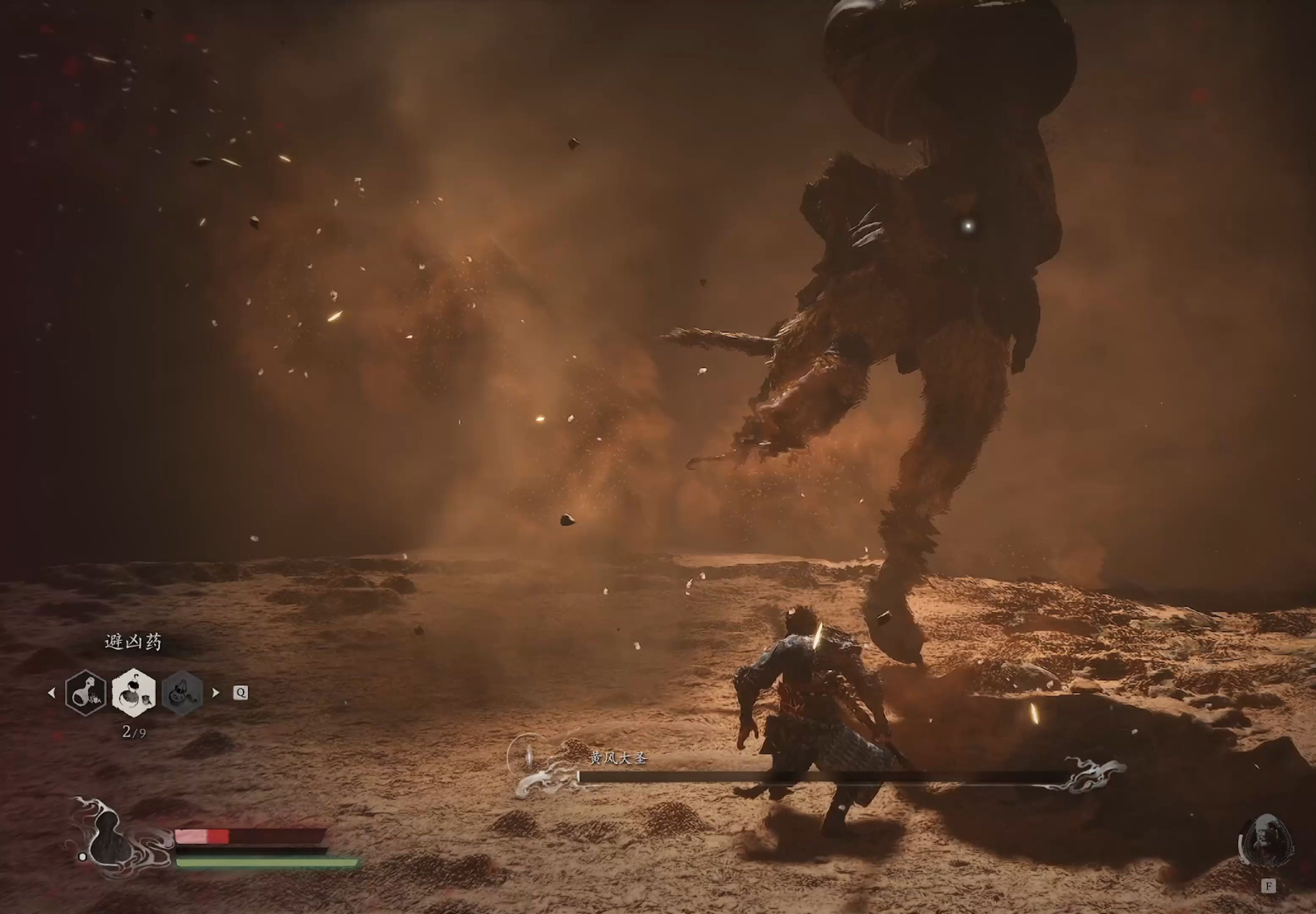Choose the dark flask item slot
This screenshot has width=1316, height=914.
pyautogui.click(x=86, y=693)
